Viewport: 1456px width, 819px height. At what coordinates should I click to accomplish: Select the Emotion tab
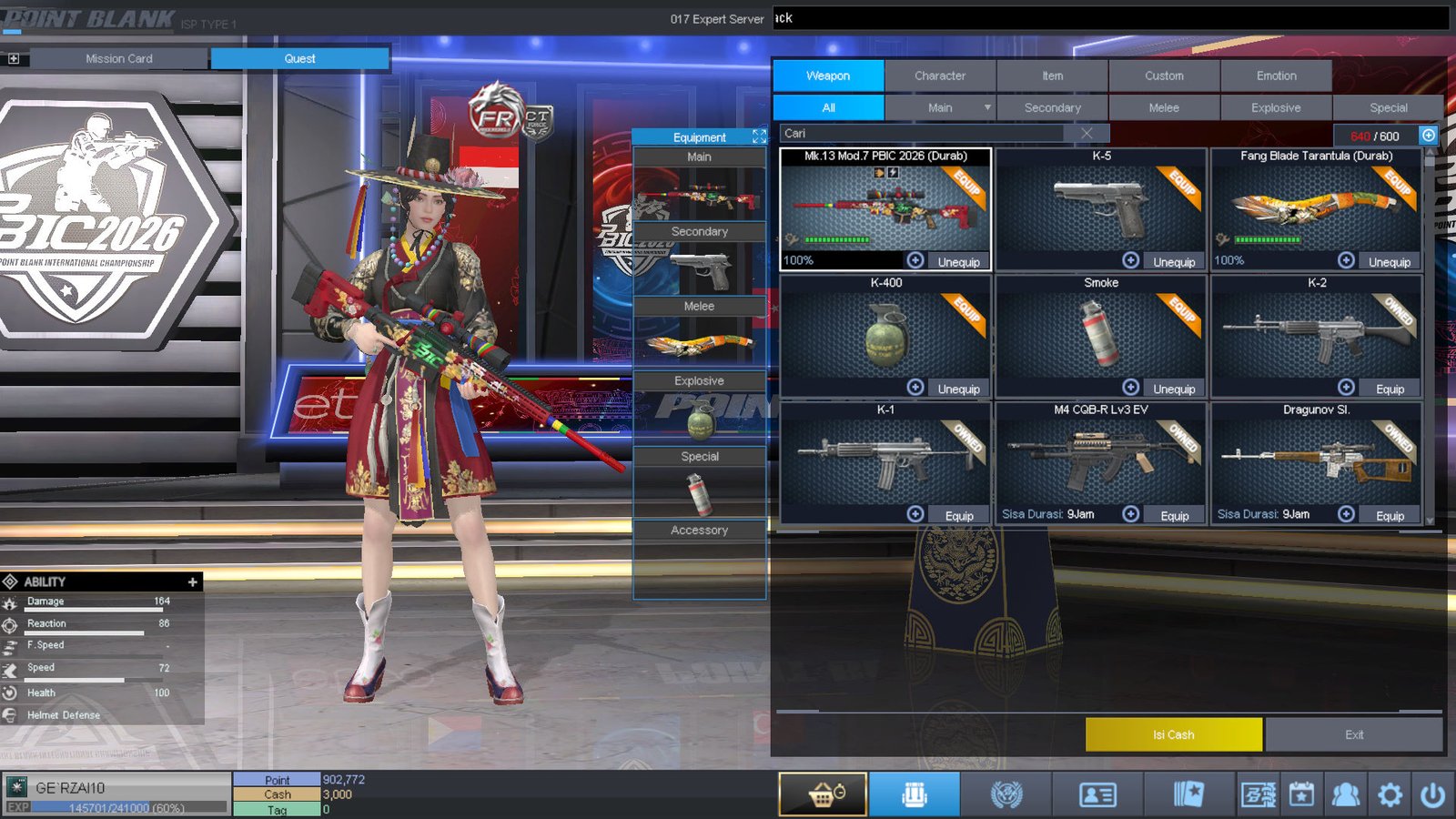click(1276, 76)
